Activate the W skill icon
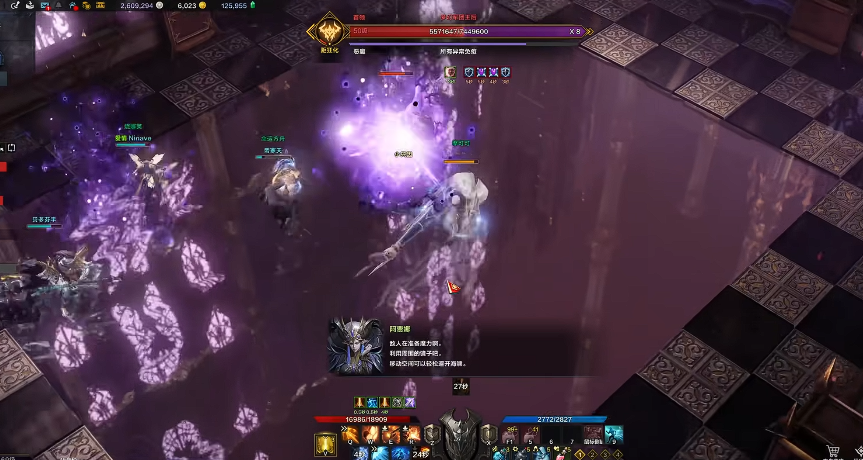This screenshot has width=863, height=460. (x=373, y=435)
